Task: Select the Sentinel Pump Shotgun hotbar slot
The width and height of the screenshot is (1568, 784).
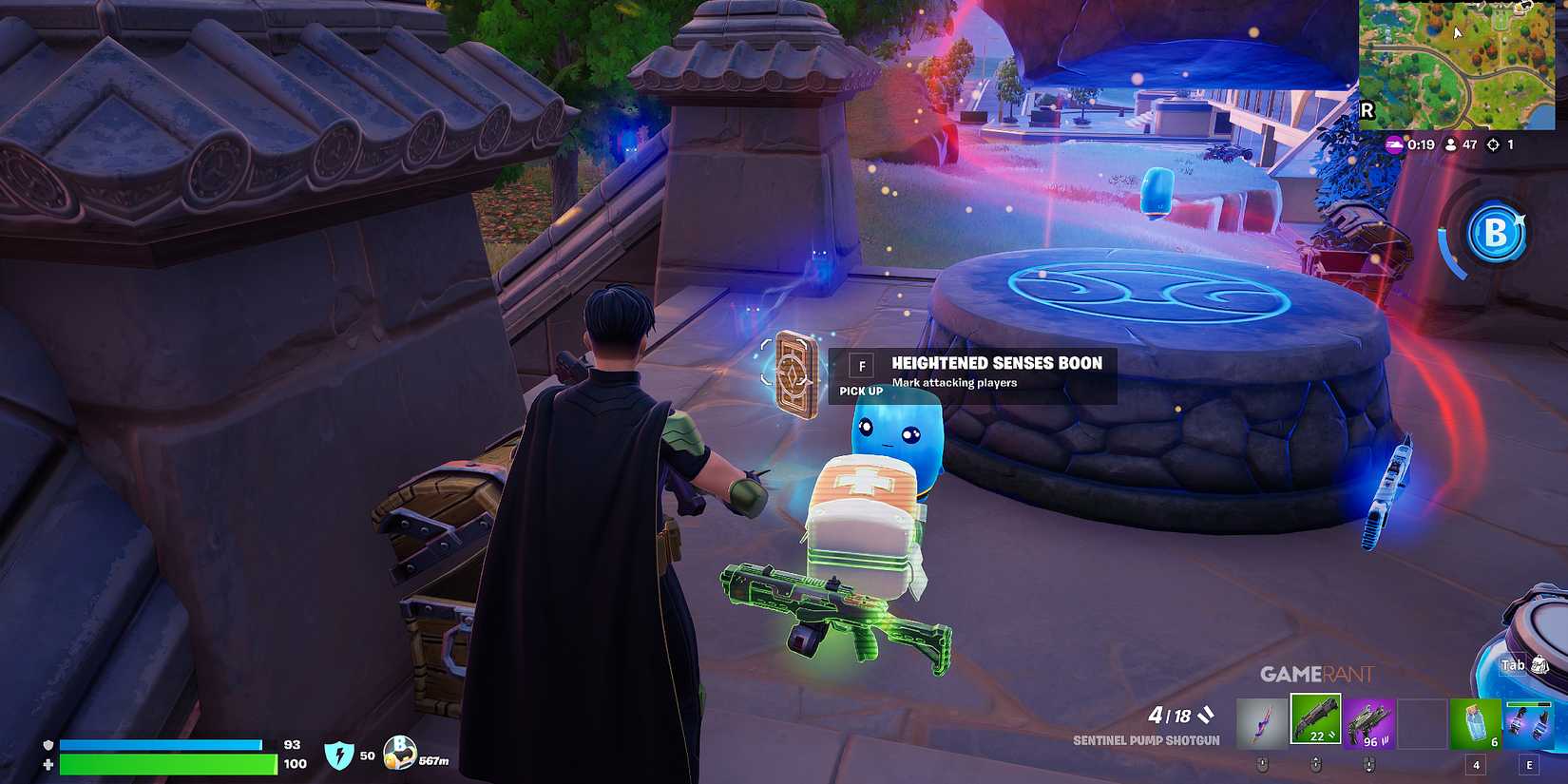Action: pos(1315,722)
